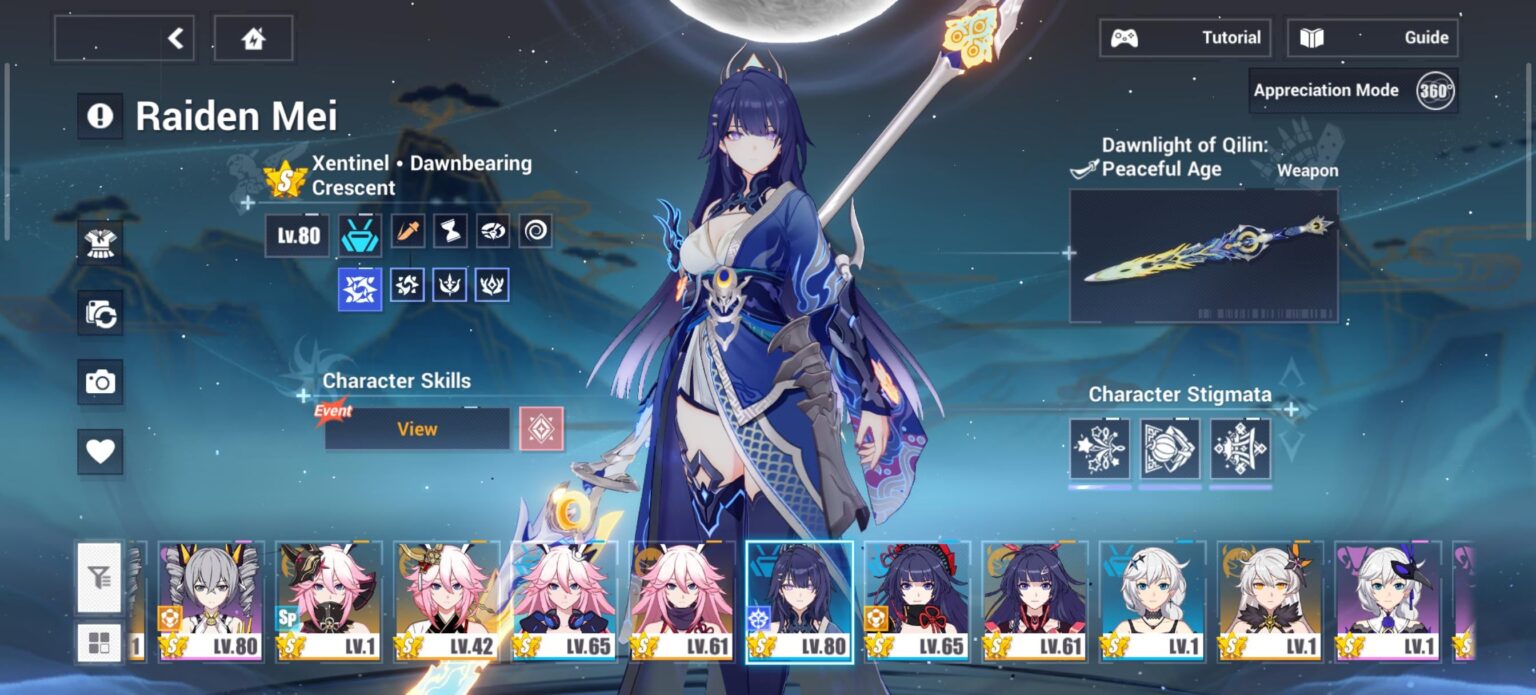This screenshot has height=695, width=1536.
Task: Enter Appreciation Mode 360 view
Action: click(1354, 90)
